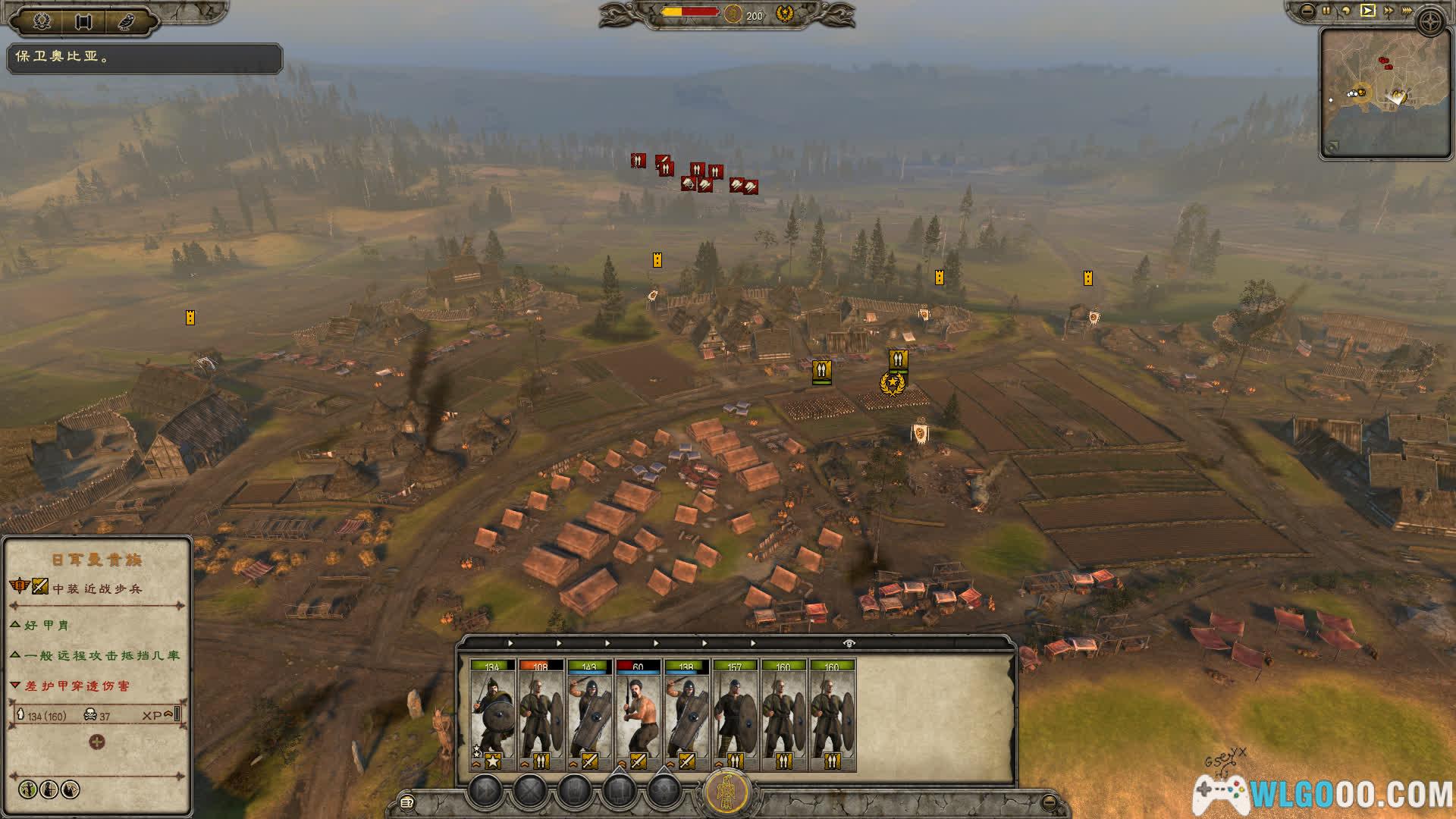
Task: Click the compass button above the minimap
Action: pos(1431,21)
